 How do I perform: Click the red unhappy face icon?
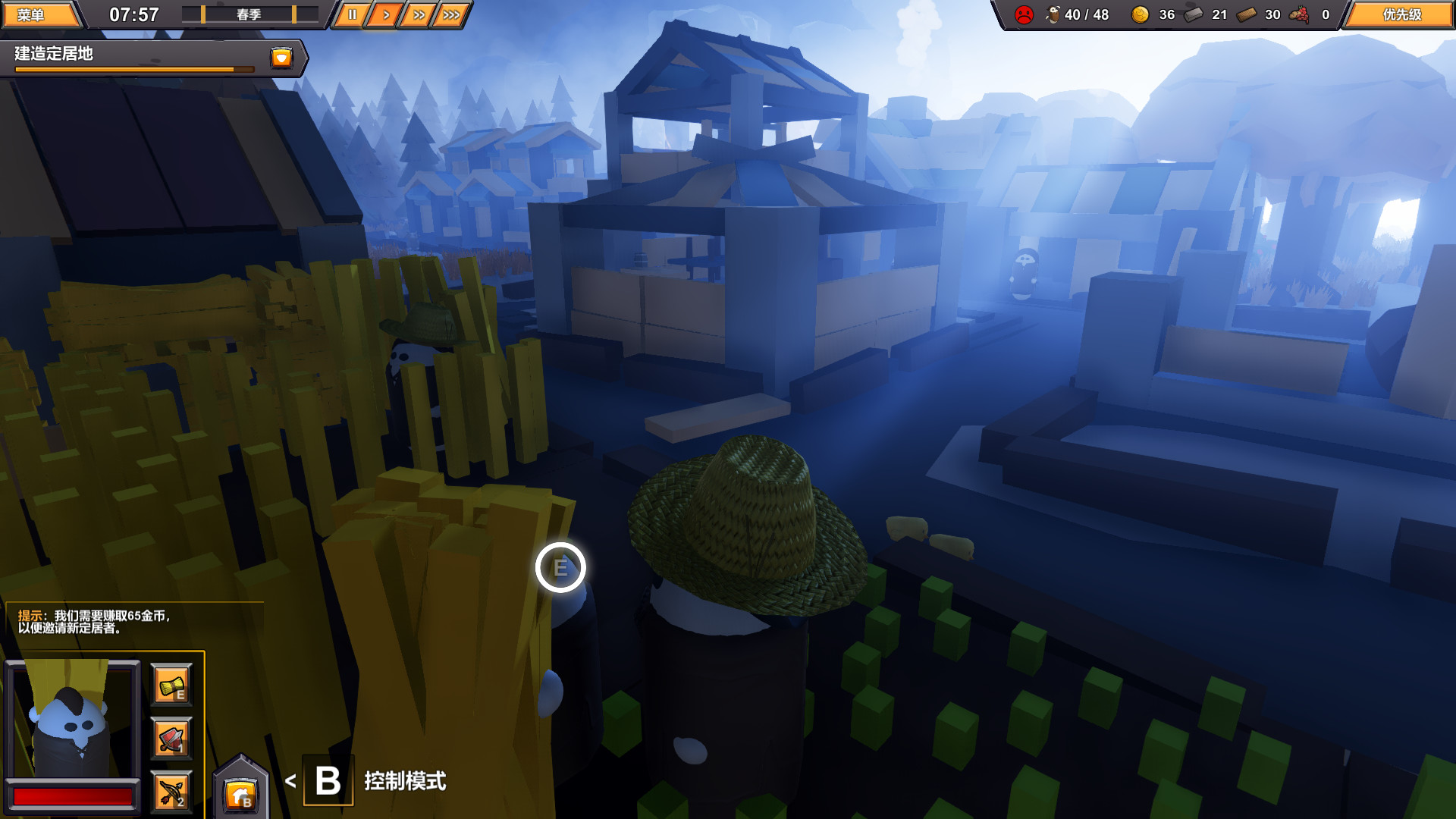[x=1025, y=13]
